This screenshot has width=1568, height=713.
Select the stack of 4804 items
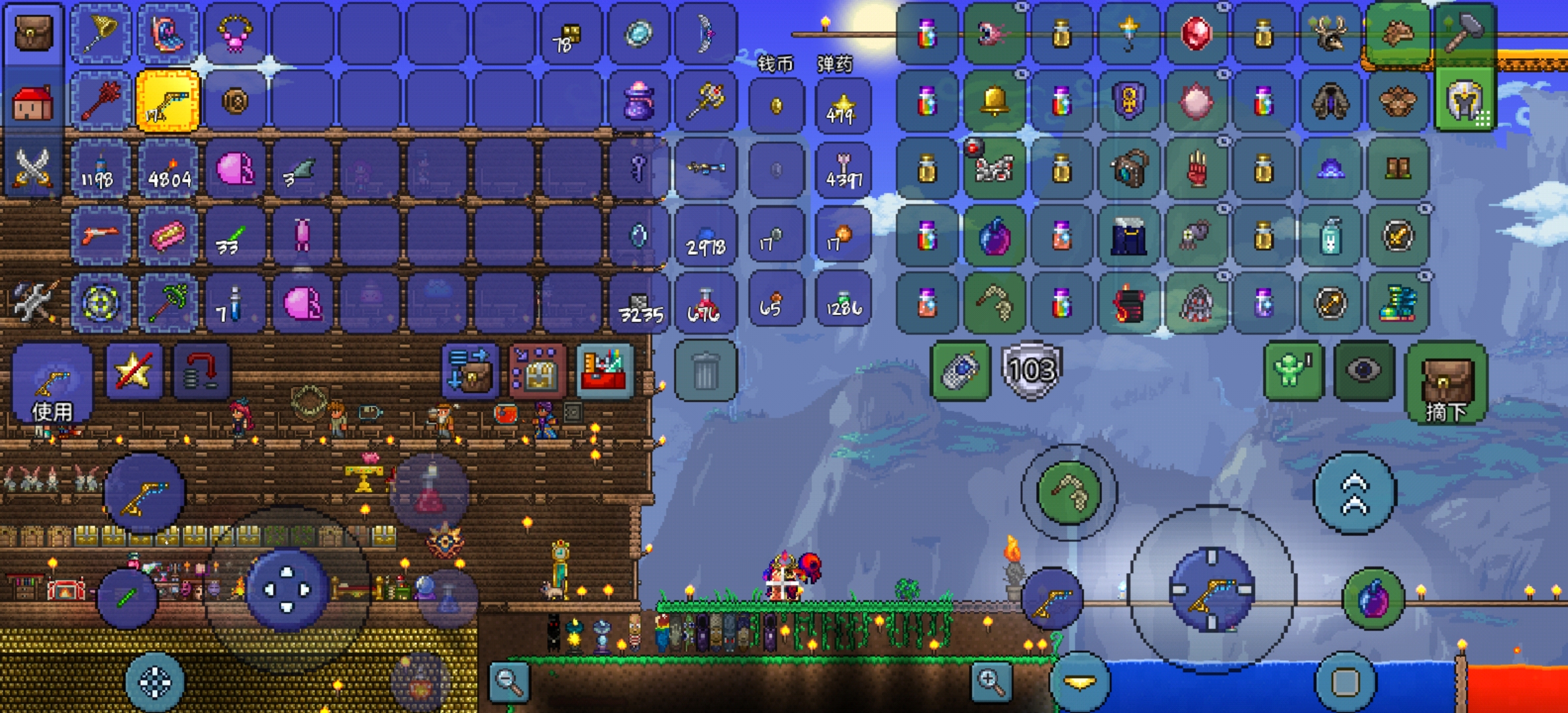pos(168,170)
